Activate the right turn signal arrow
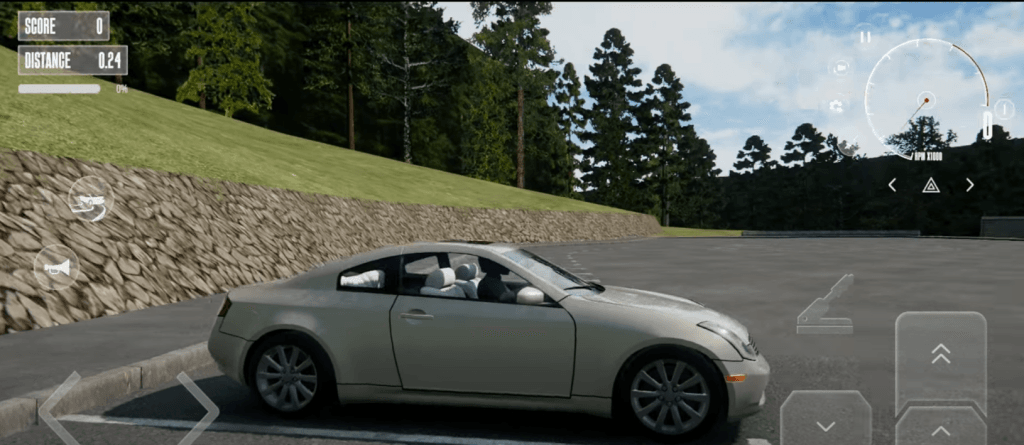 [x=969, y=185]
